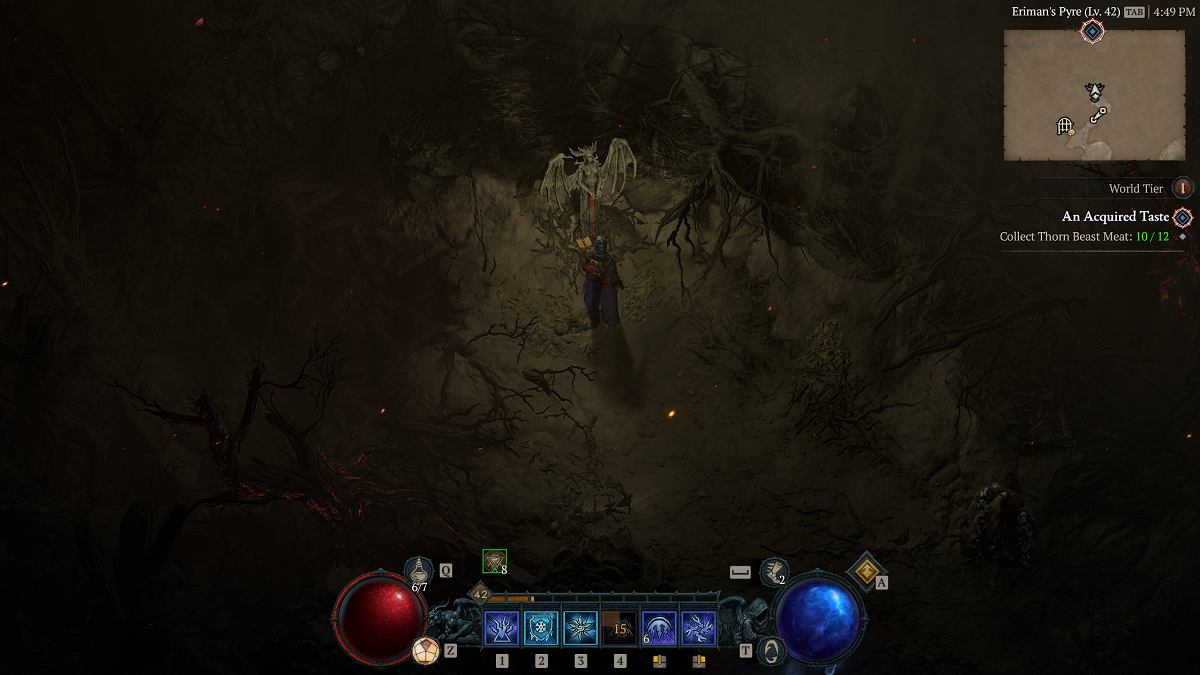Click the town portal swirl icon
Screen dimensions: 1200x675
[769, 650]
